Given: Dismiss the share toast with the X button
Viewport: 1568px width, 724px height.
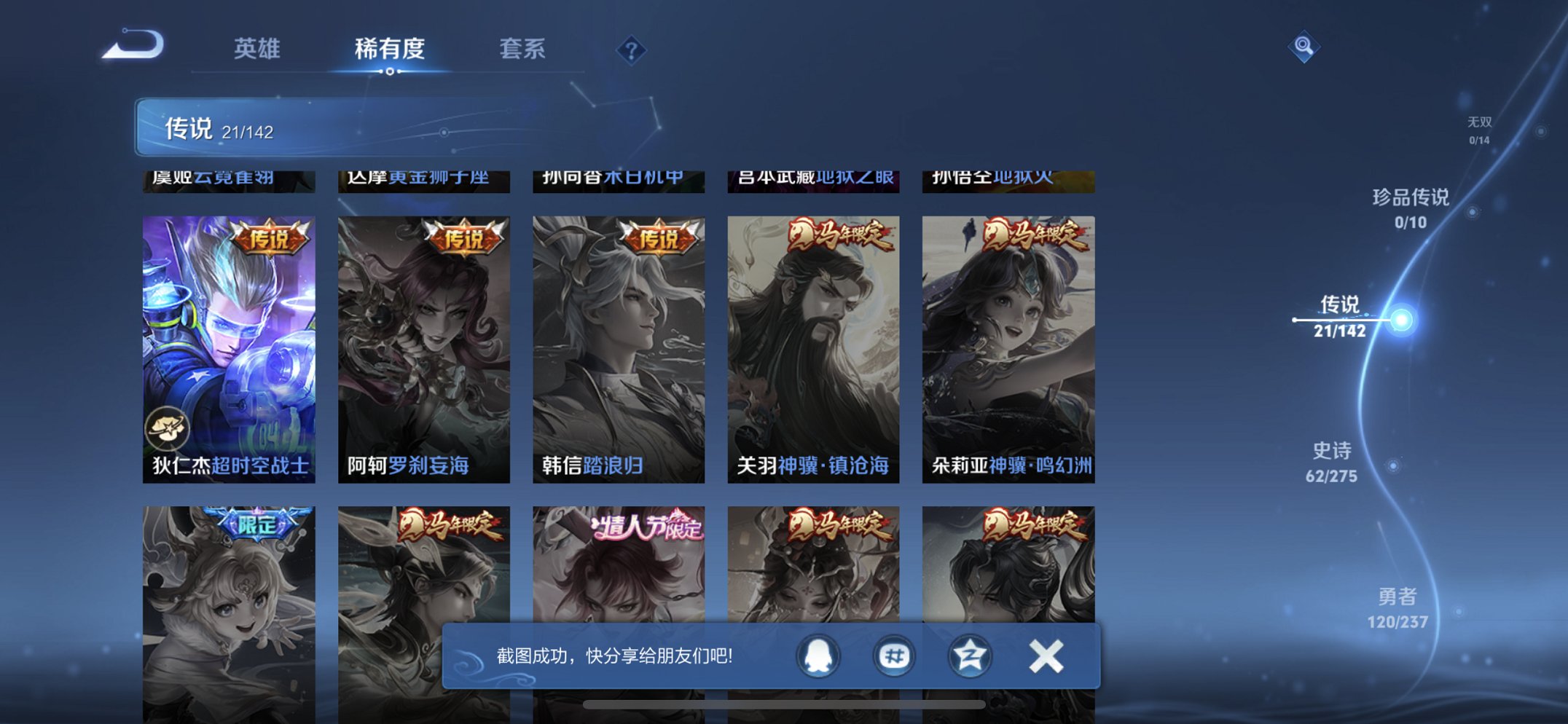Looking at the screenshot, I should [x=1046, y=655].
